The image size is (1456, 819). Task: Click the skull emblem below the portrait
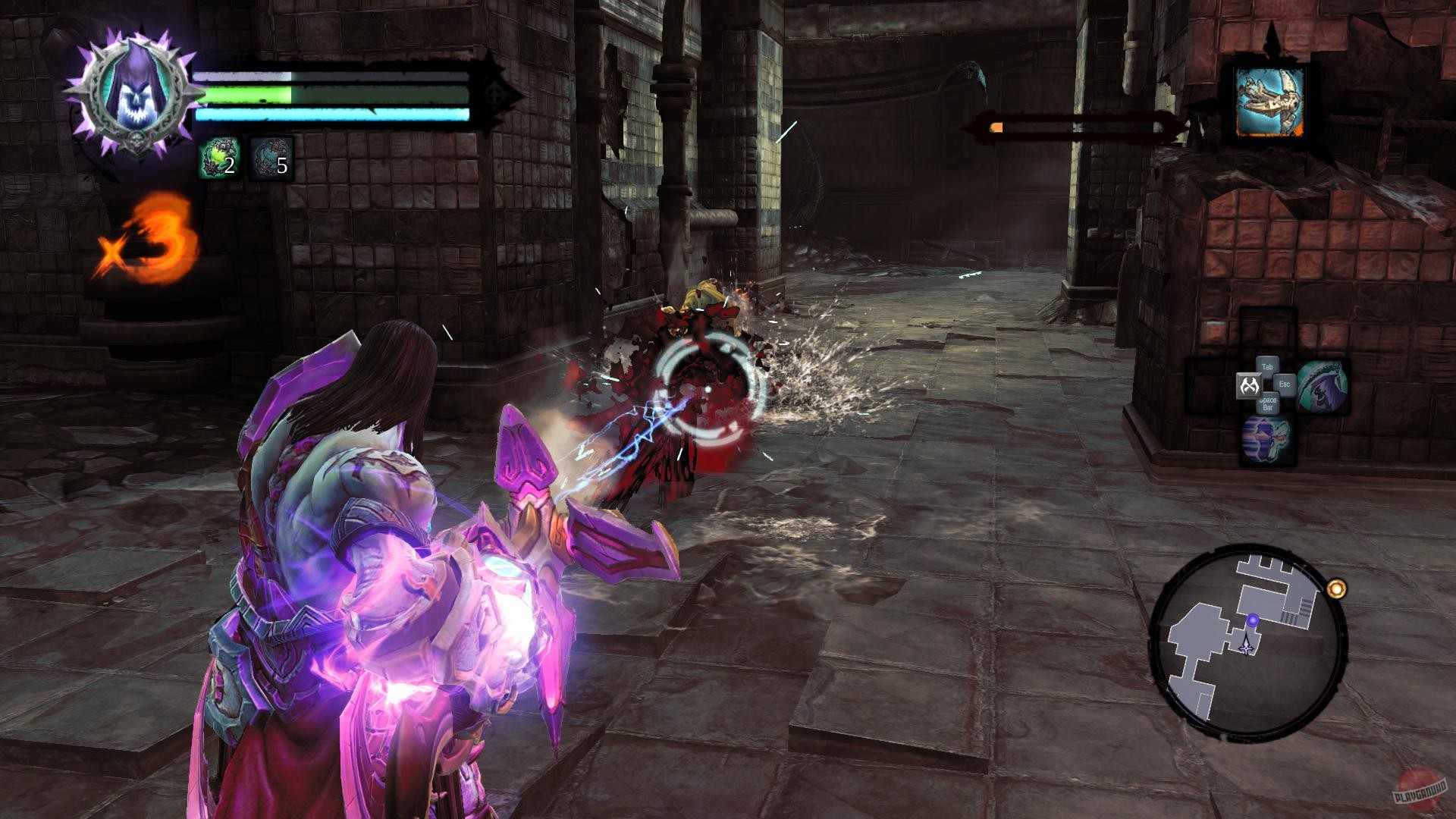[135, 139]
